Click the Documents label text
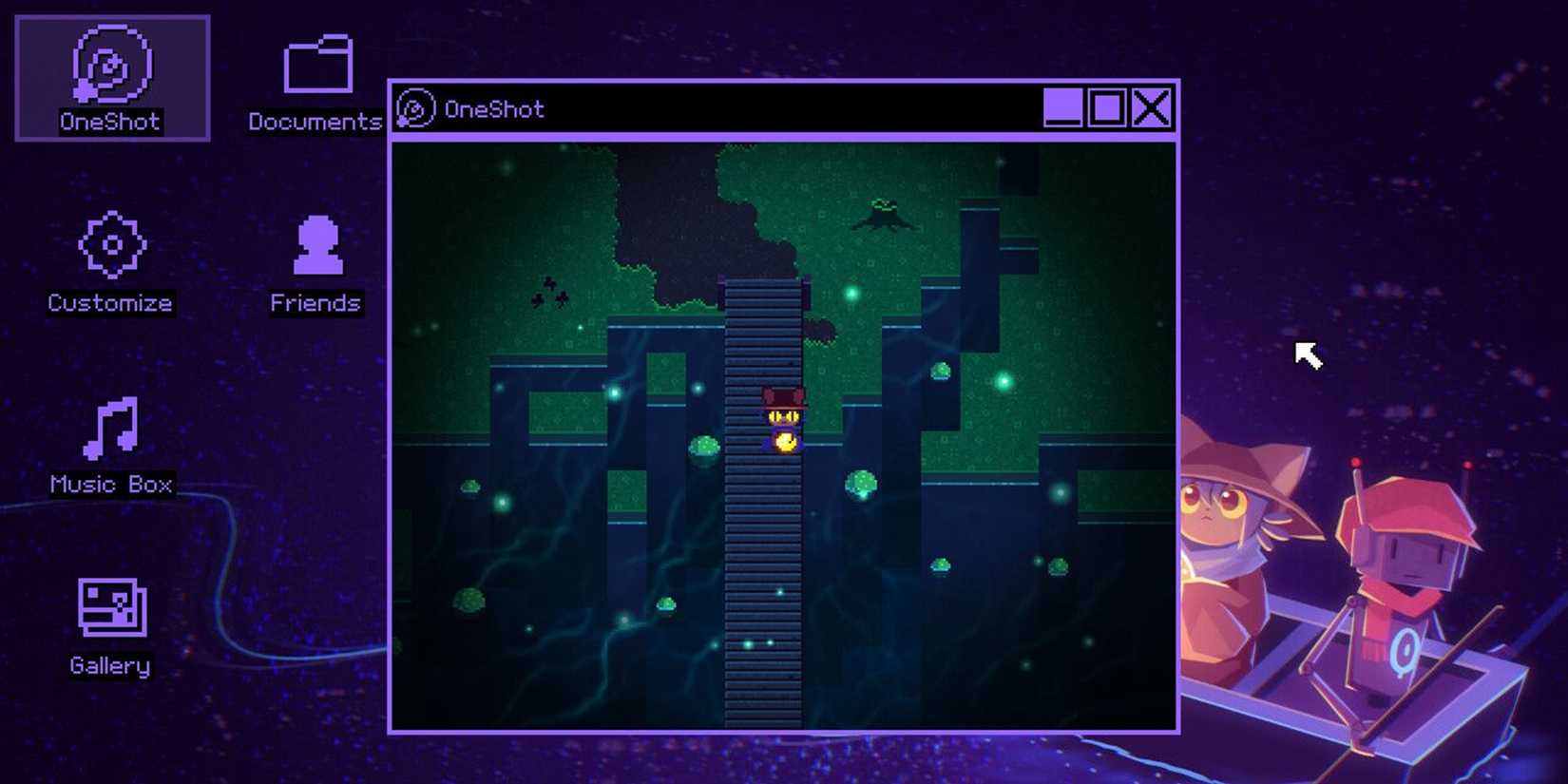The height and width of the screenshot is (784, 1568). point(314,122)
